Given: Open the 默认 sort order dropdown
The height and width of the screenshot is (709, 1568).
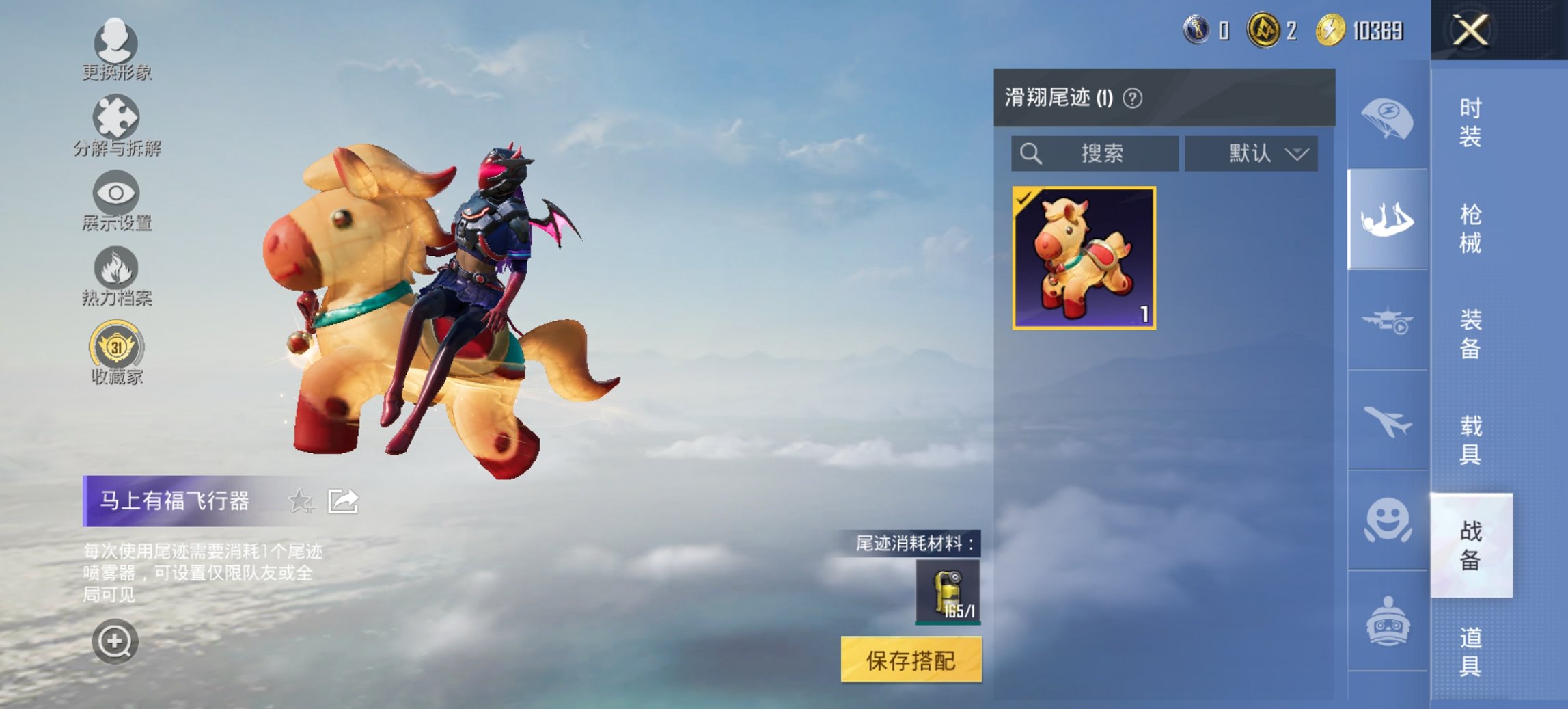Looking at the screenshot, I should (x=1250, y=153).
